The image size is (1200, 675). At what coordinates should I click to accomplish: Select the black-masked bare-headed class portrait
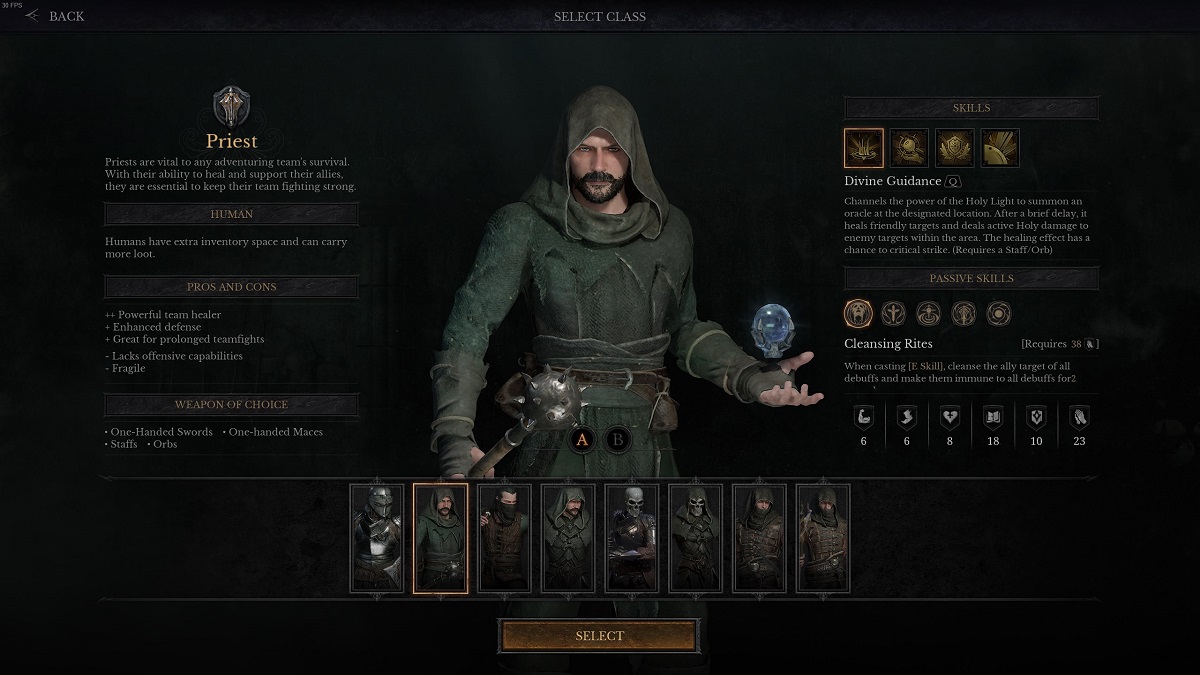[x=504, y=538]
